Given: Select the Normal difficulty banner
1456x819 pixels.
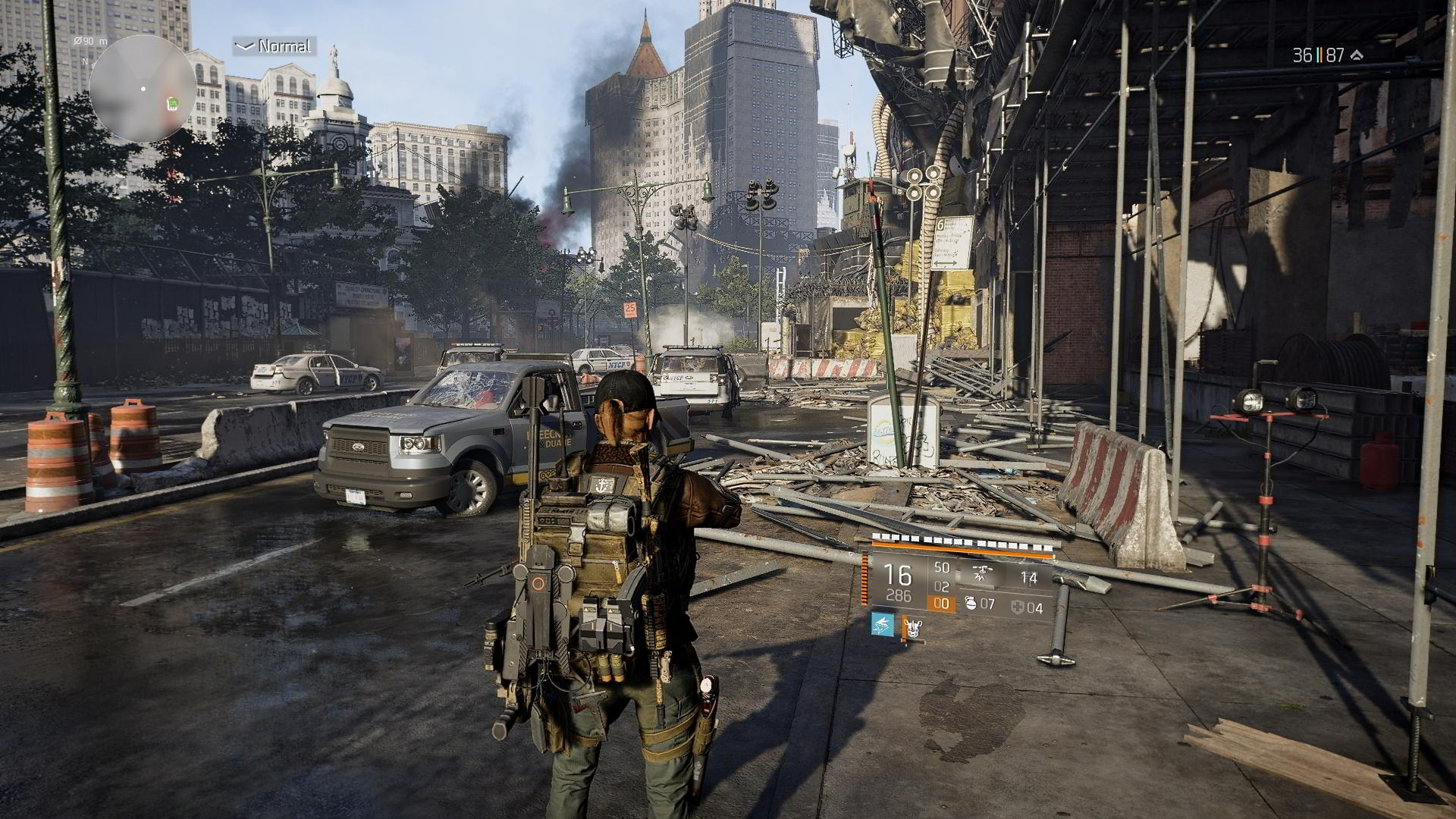Looking at the screenshot, I should [x=273, y=46].
